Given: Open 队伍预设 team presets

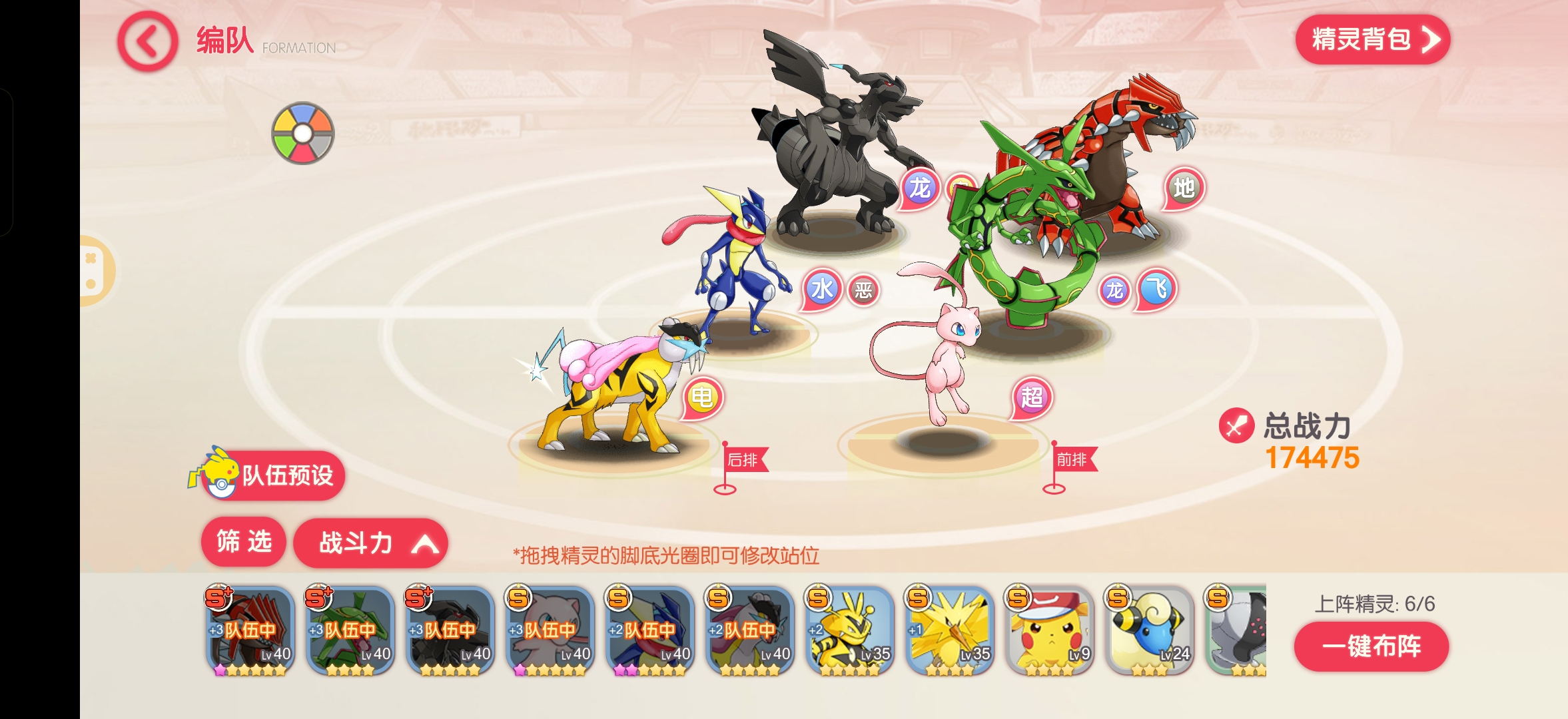Looking at the screenshot, I should (273, 475).
